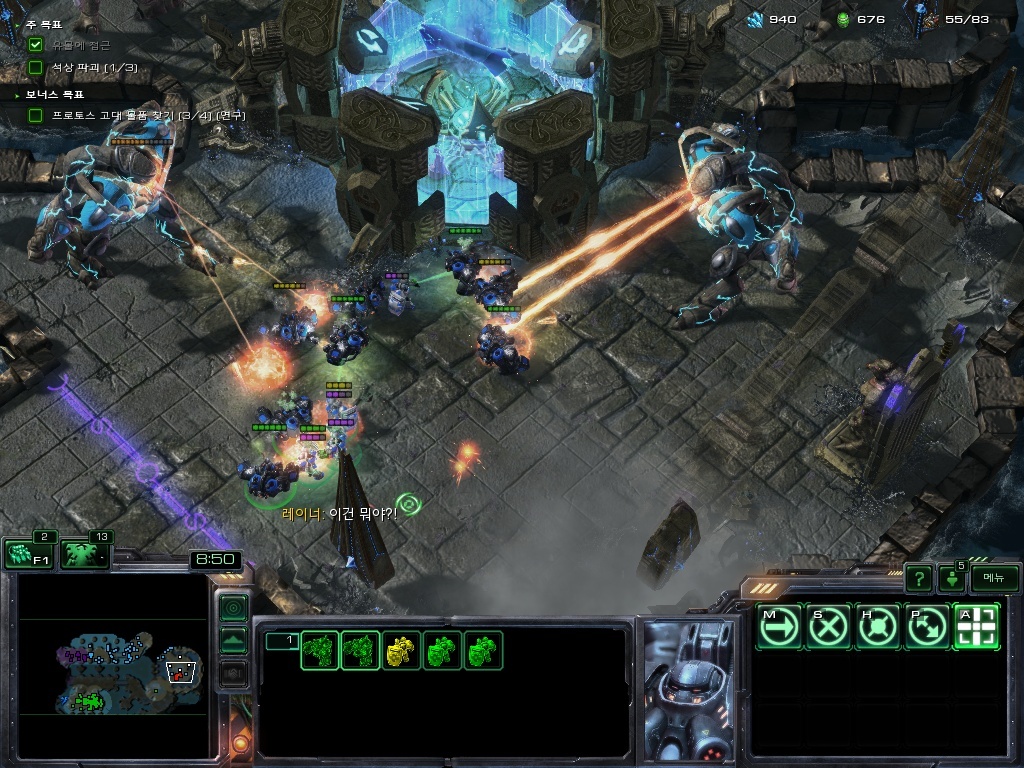
Task: Open the question mark help button
Action: coord(918,578)
